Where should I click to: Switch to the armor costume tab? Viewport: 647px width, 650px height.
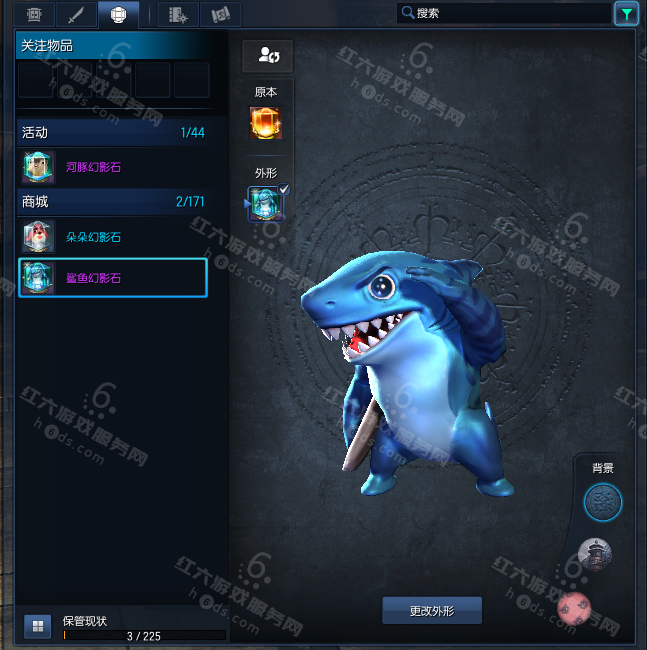(x=34, y=14)
